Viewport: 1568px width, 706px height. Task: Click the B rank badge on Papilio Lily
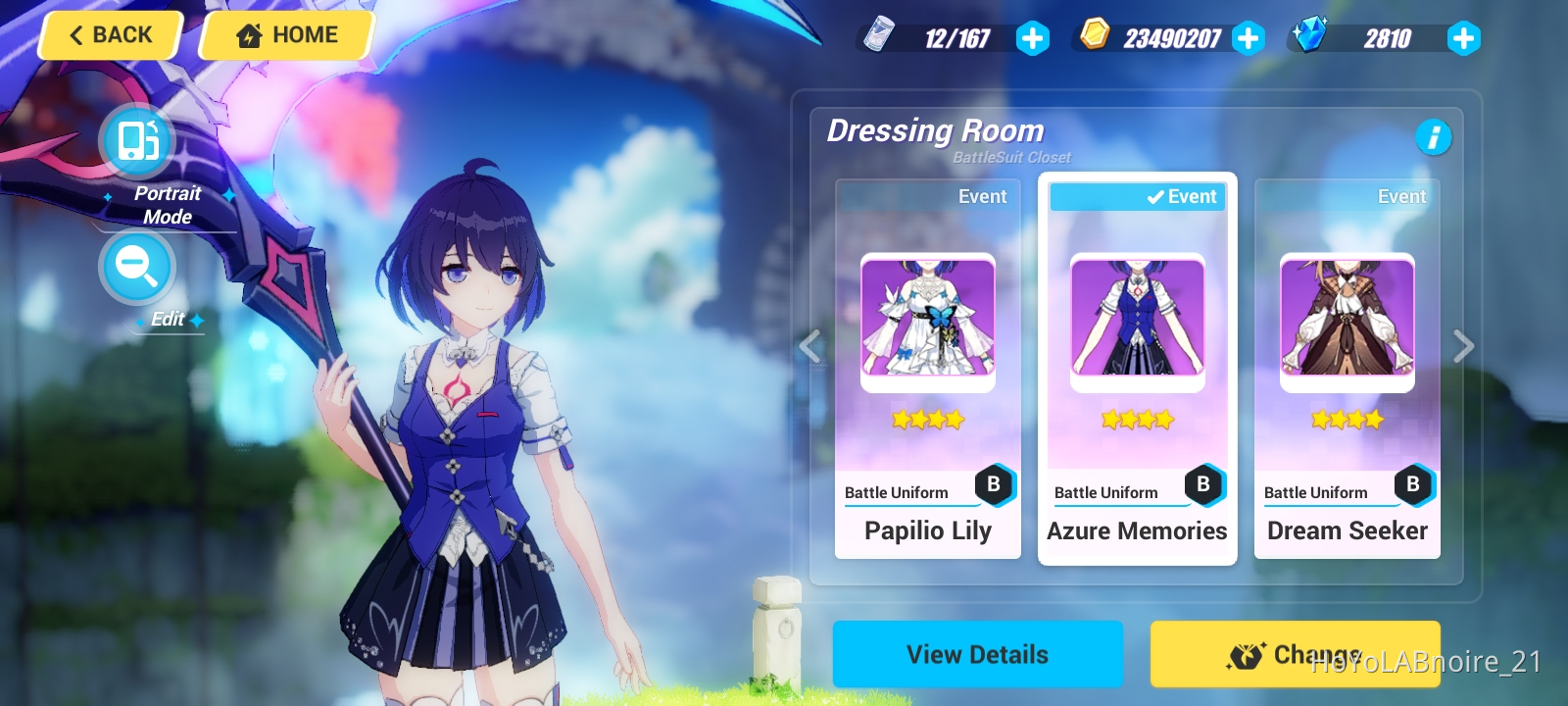[x=996, y=482]
